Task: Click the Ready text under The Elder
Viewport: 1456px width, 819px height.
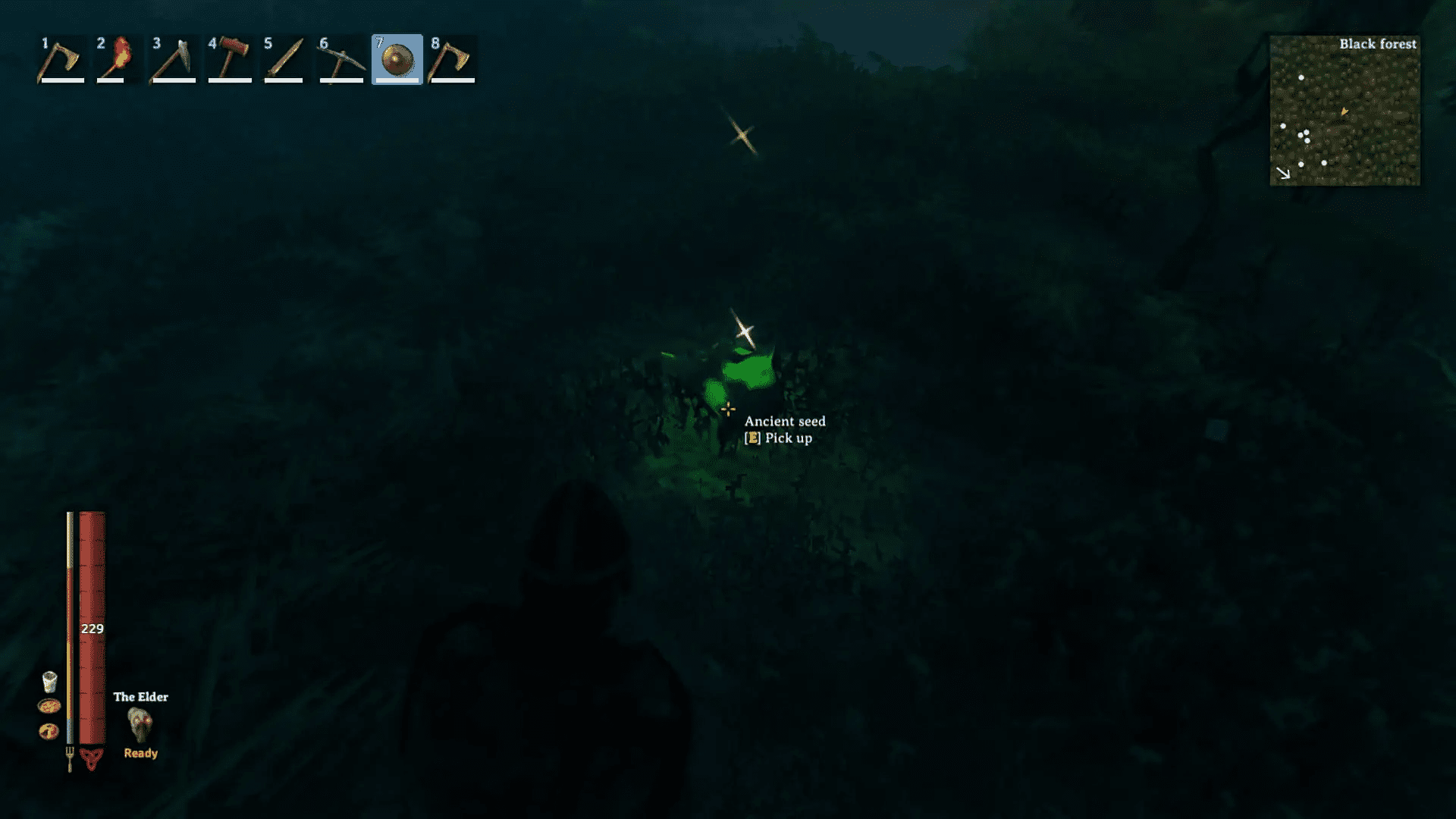Action: point(140,752)
